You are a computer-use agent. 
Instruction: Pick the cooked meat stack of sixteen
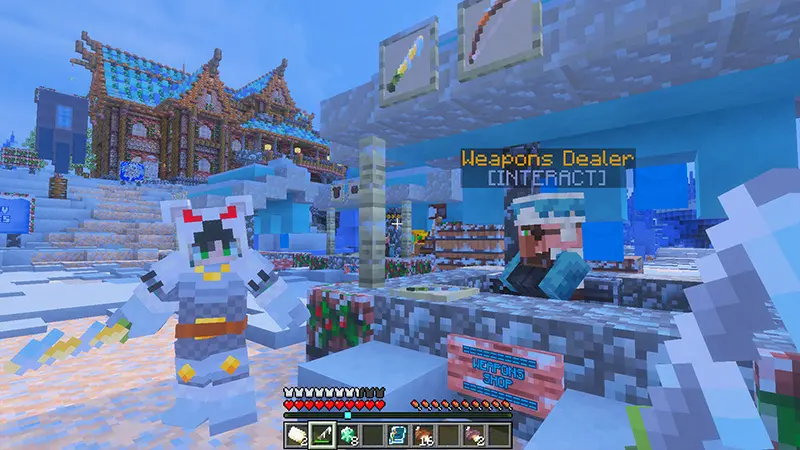point(425,433)
